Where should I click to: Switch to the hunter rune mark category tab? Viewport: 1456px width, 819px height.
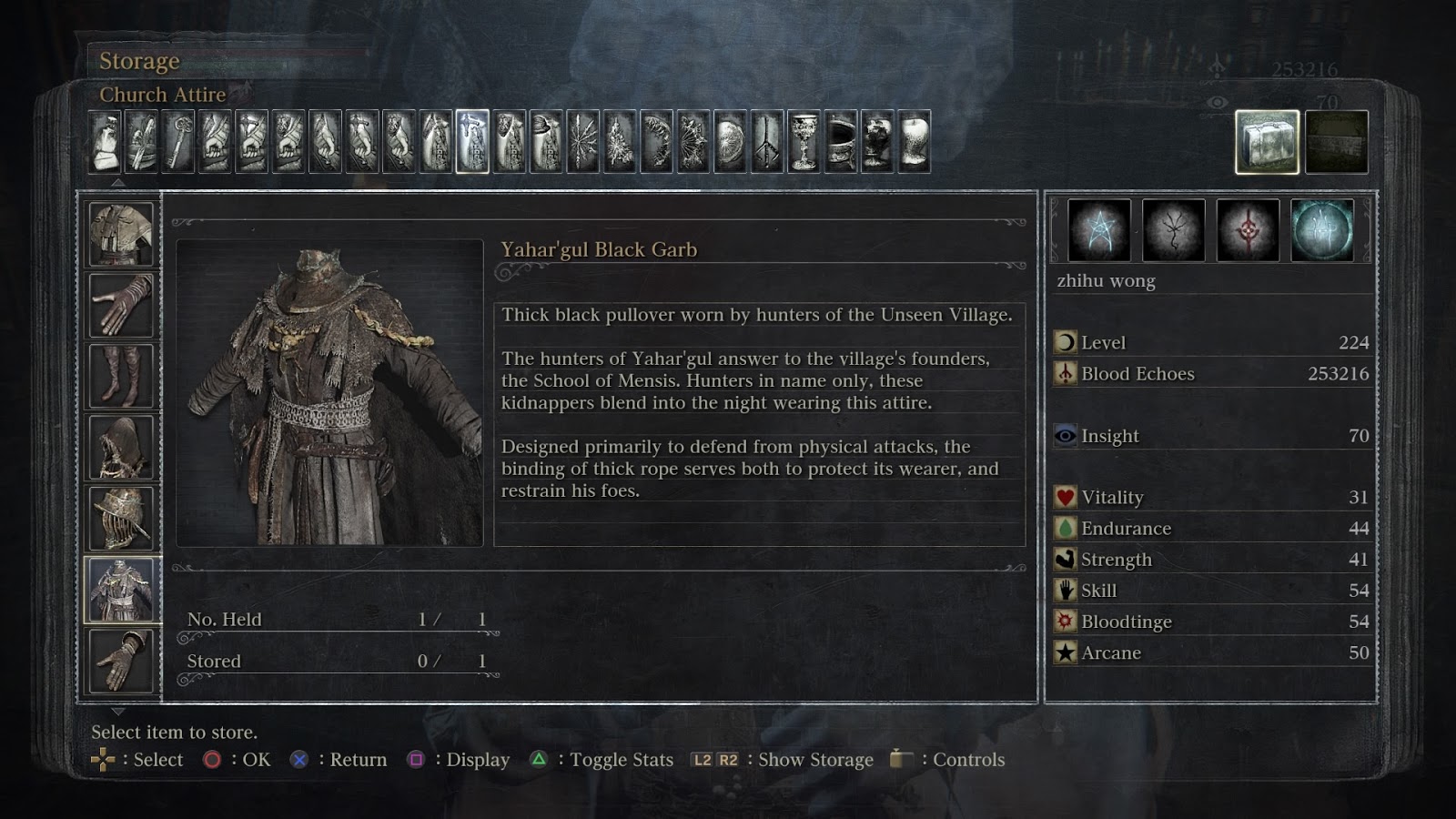point(766,142)
